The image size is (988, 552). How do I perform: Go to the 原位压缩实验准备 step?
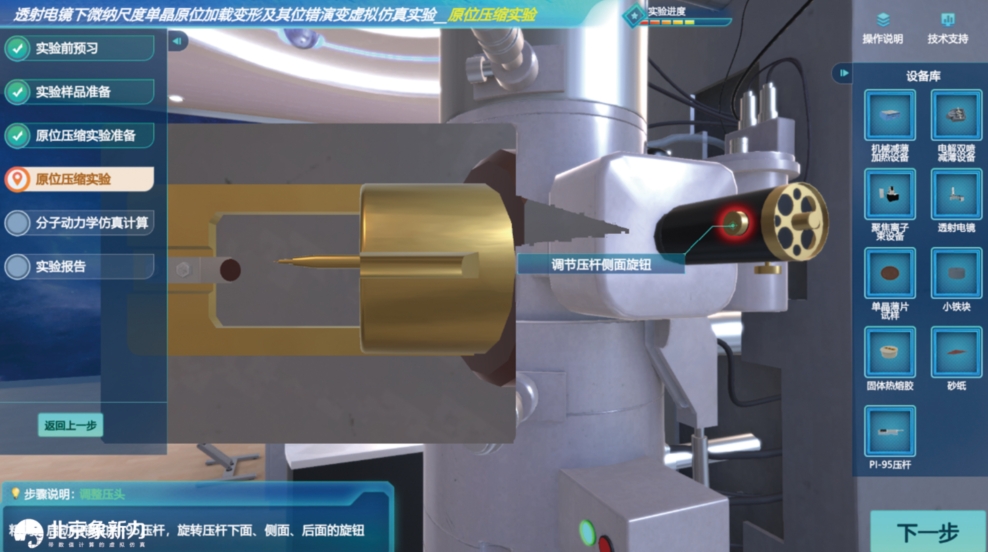pyautogui.click(x=80, y=135)
